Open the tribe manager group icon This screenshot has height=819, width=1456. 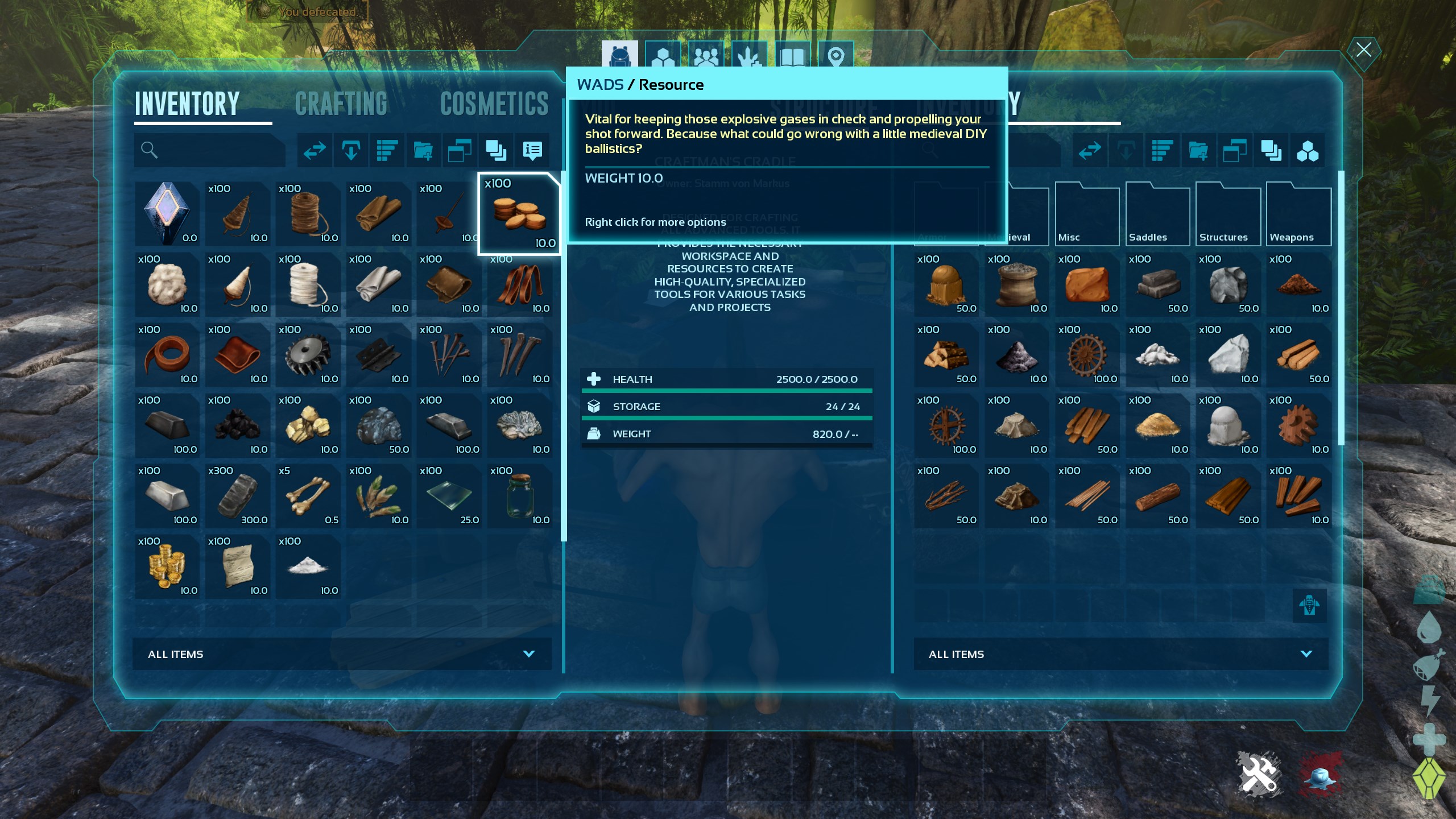coord(705,54)
